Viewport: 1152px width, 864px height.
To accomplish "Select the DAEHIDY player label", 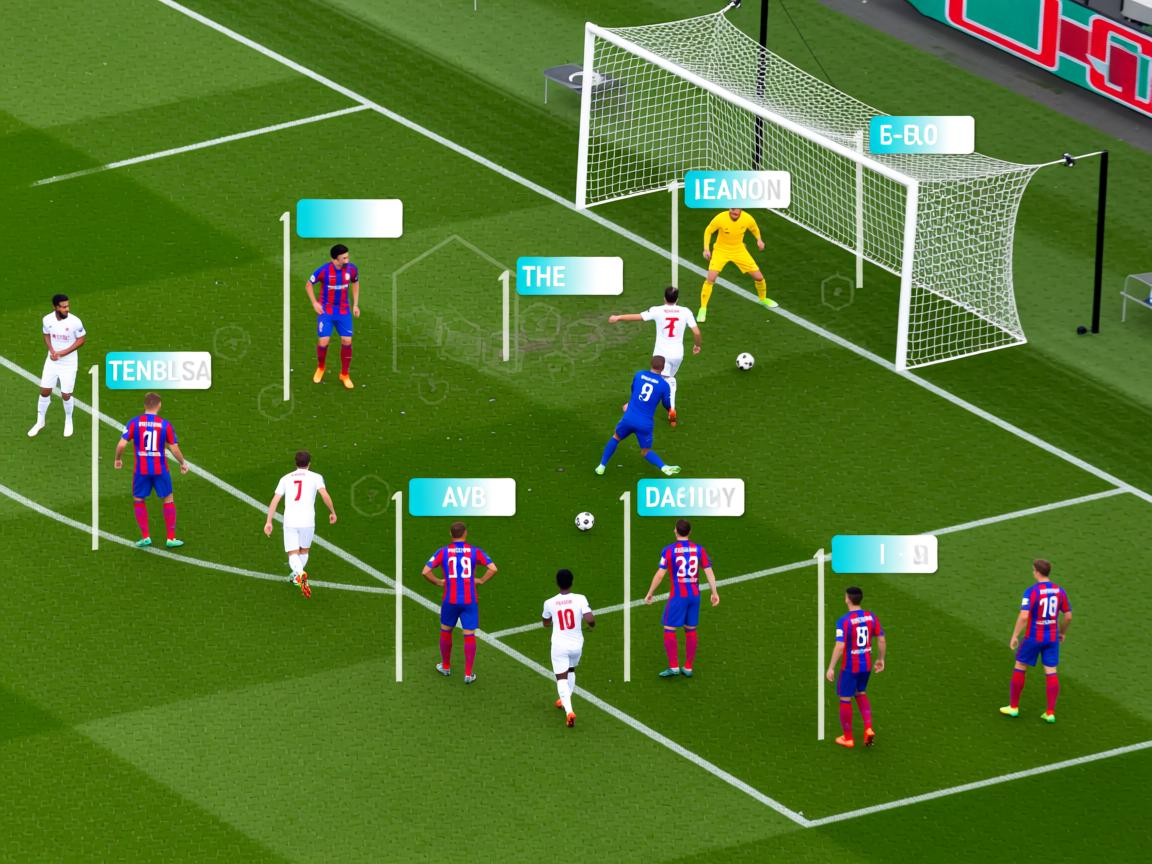I will point(691,497).
